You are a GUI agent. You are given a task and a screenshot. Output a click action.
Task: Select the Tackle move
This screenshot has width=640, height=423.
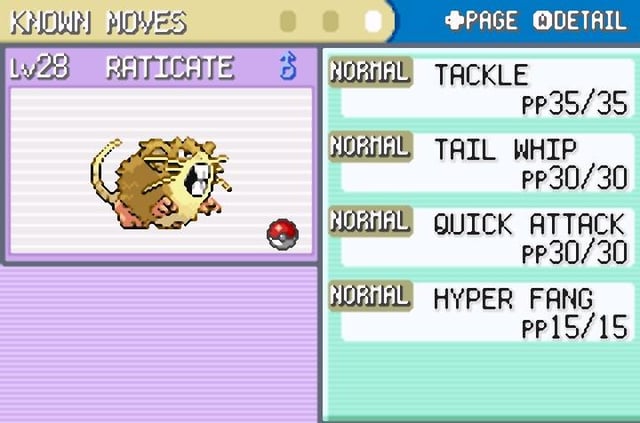[x=482, y=87]
